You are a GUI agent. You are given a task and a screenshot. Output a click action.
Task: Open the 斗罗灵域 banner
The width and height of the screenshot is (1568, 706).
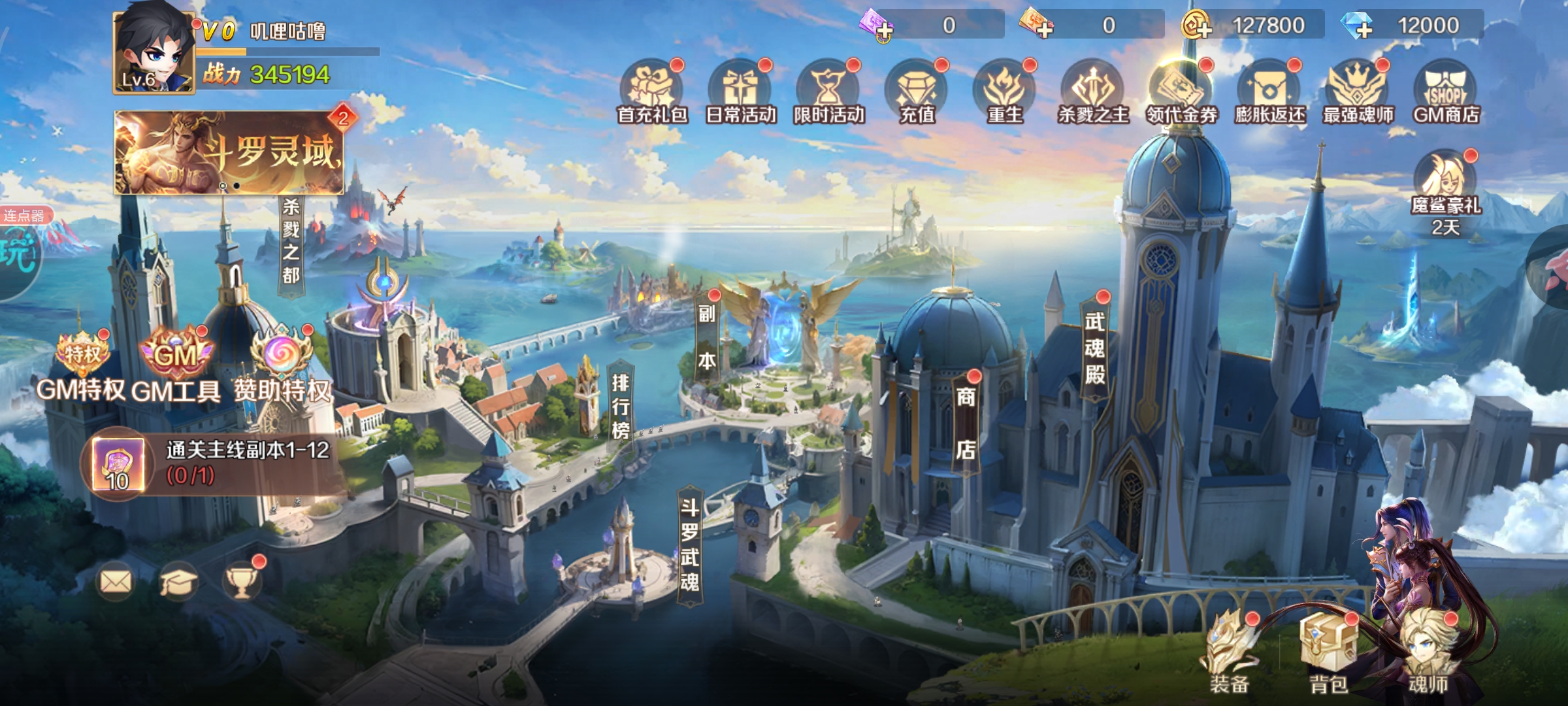229,152
